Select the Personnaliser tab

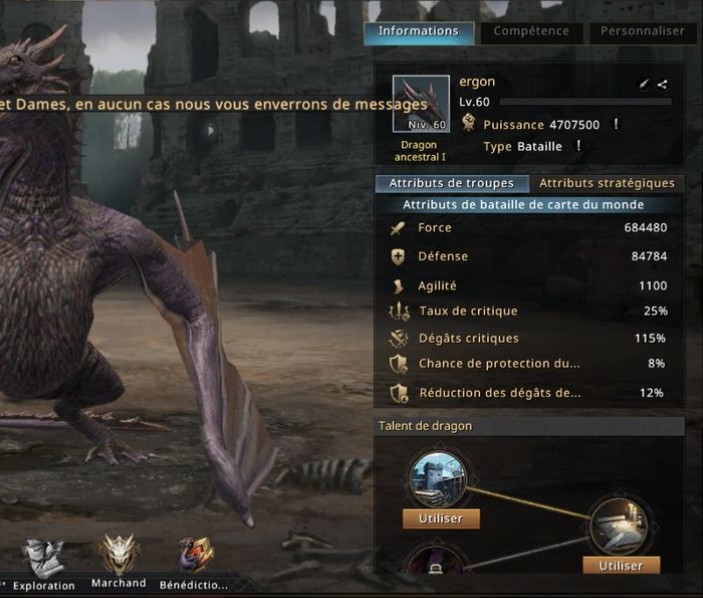click(642, 31)
